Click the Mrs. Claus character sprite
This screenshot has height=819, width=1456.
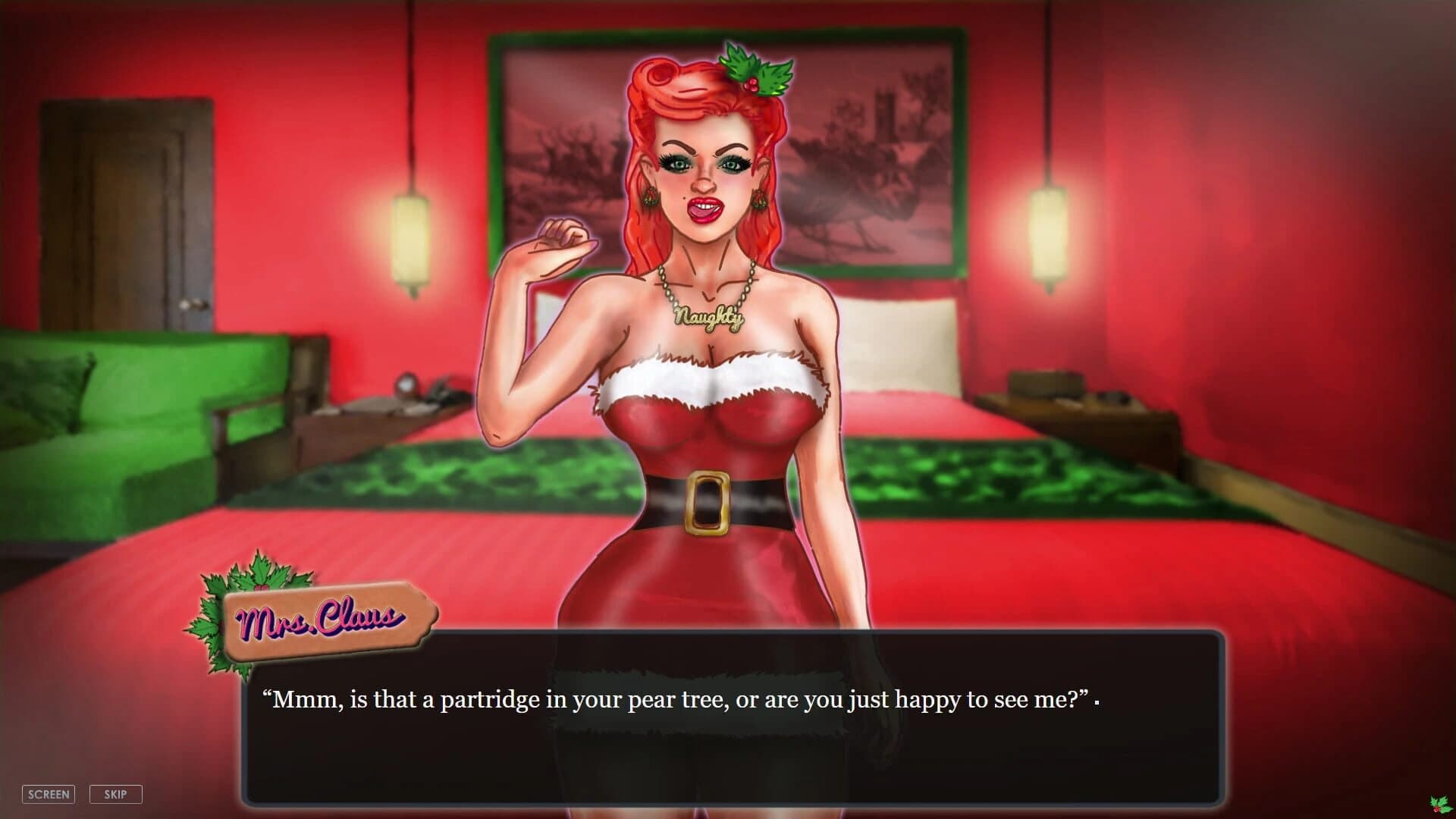click(705, 341)
